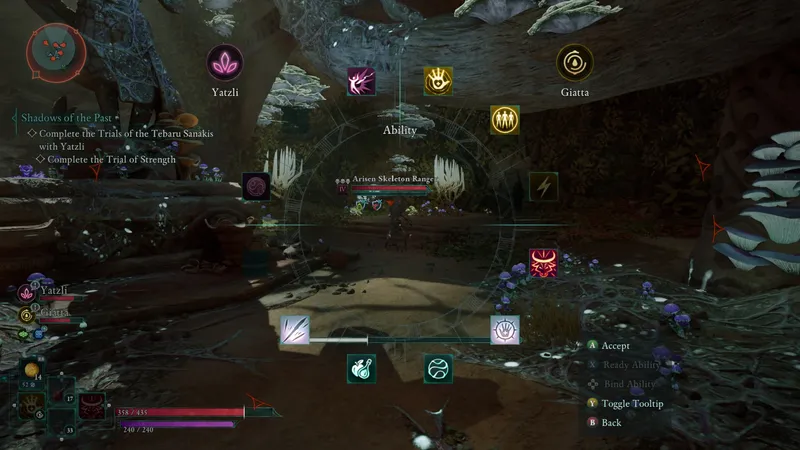Pick the pale sun ability tile
This screenshot has height=450, width=800.
(x=504, y=329)
